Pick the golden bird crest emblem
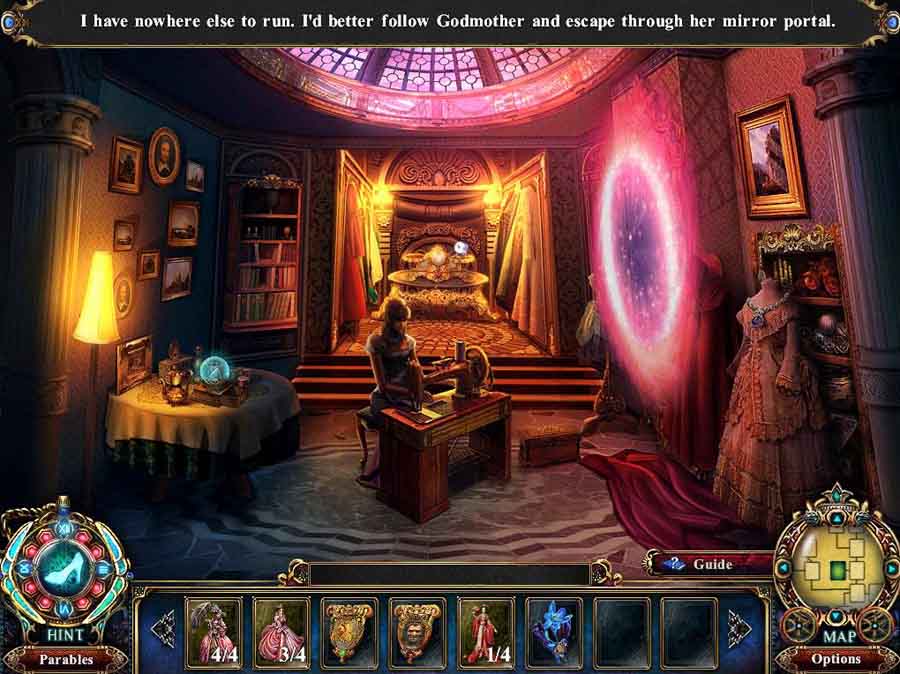 point(349,630)
